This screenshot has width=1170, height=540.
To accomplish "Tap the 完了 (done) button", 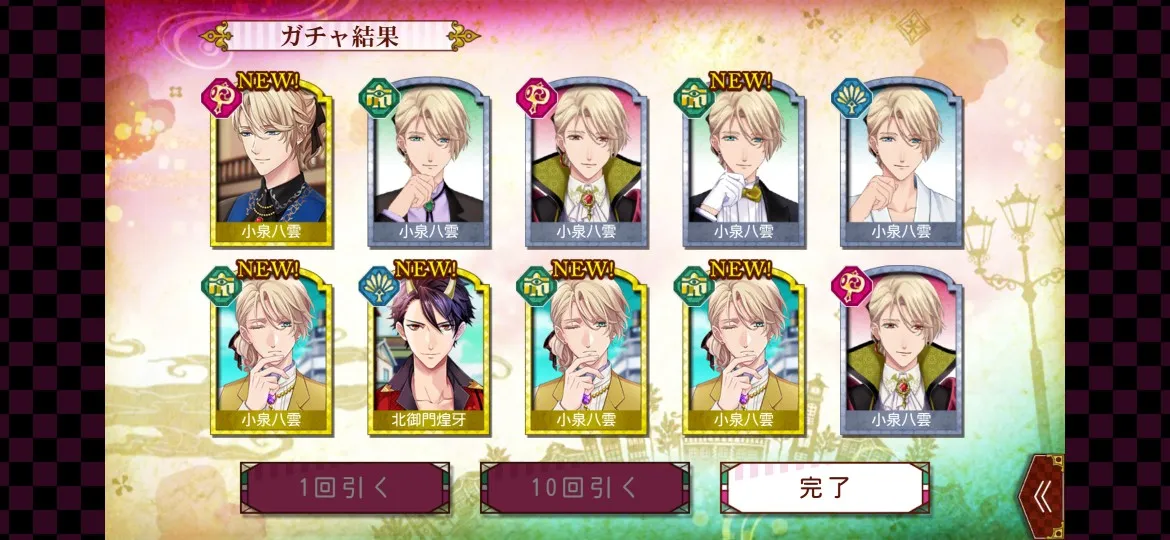I will click(824, 488).
